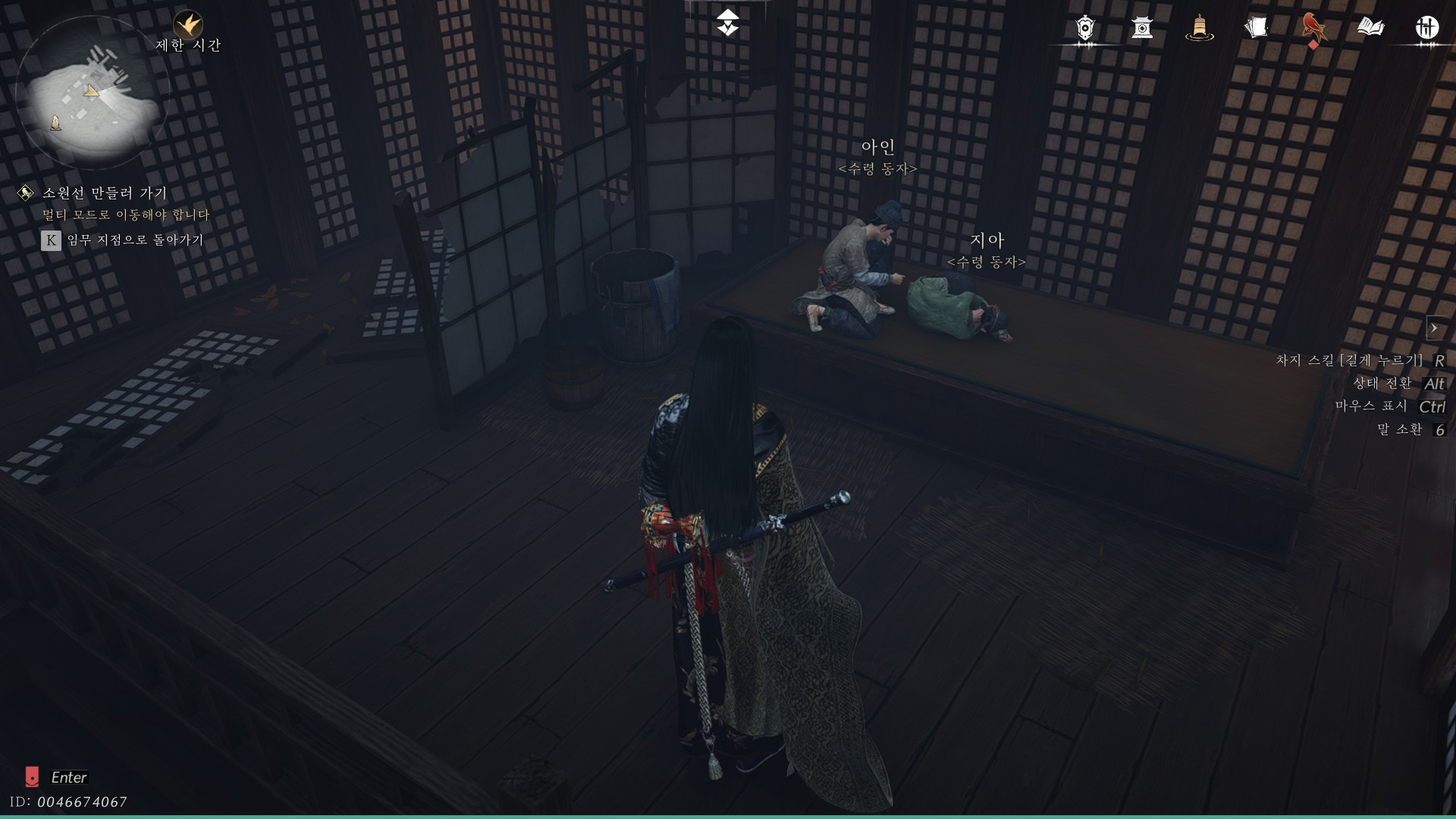
Task: Click the top-center diamond arrow marker
Action: click(x=727, y=23)
